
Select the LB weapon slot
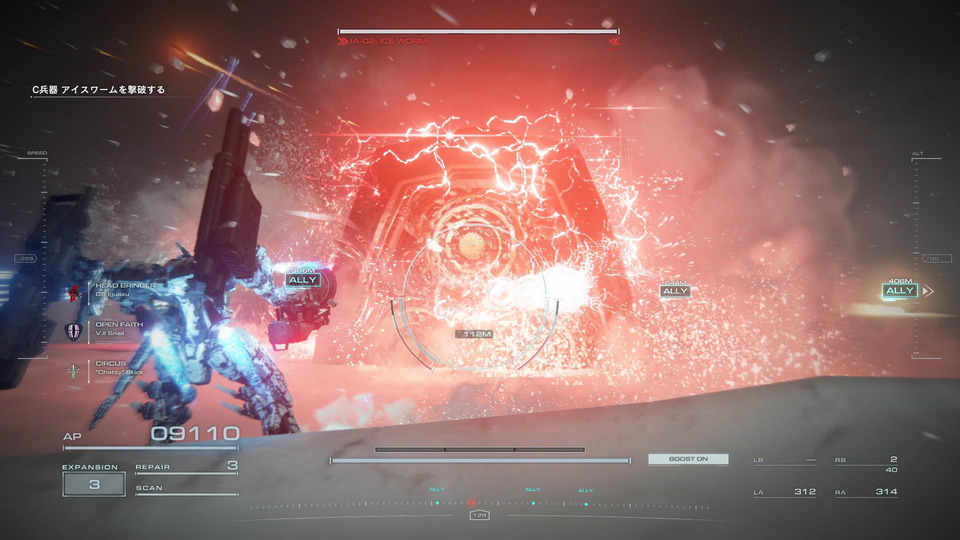point(784,460)
